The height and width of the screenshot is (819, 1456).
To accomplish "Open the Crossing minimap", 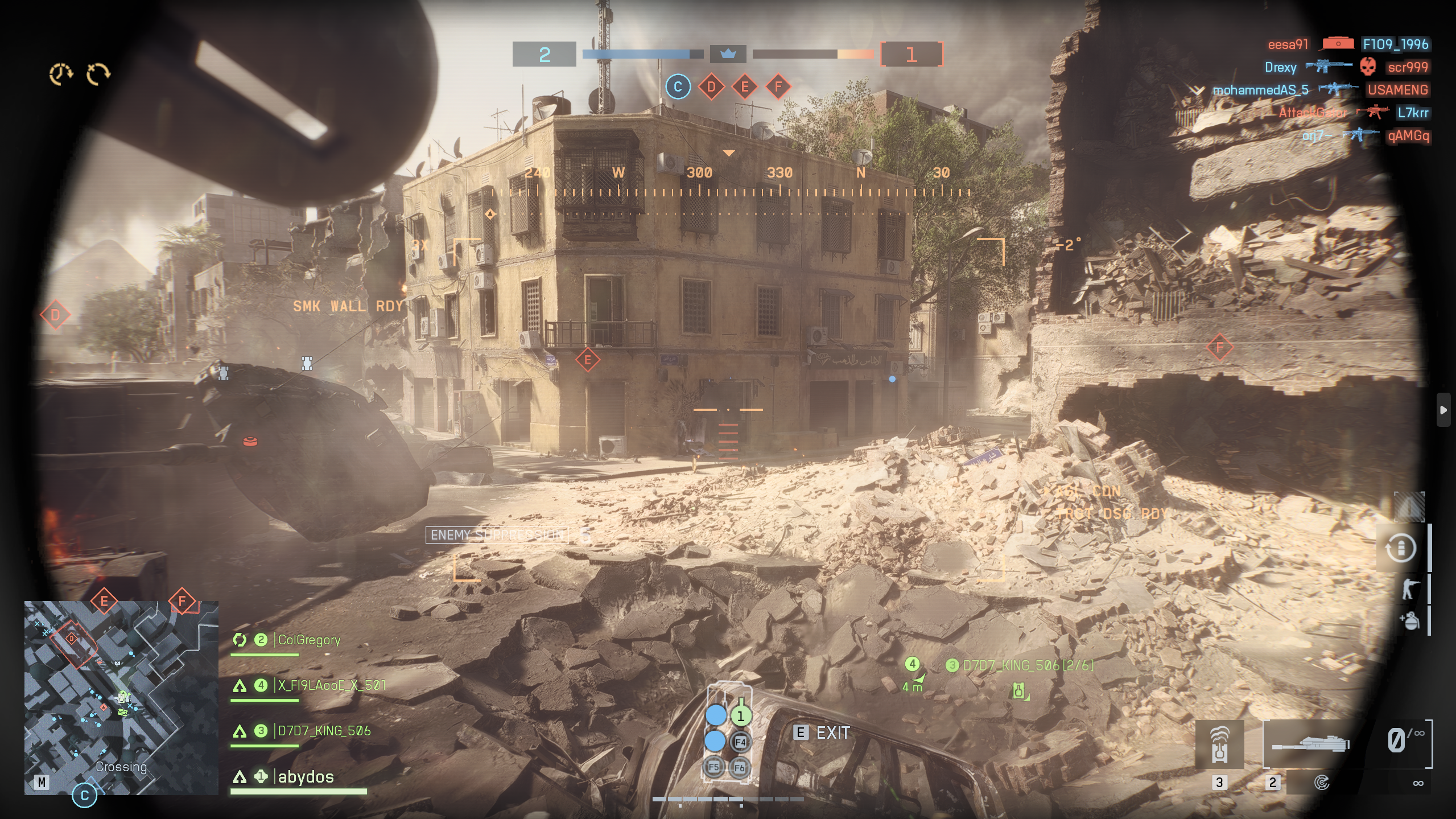I will [121, 697].
